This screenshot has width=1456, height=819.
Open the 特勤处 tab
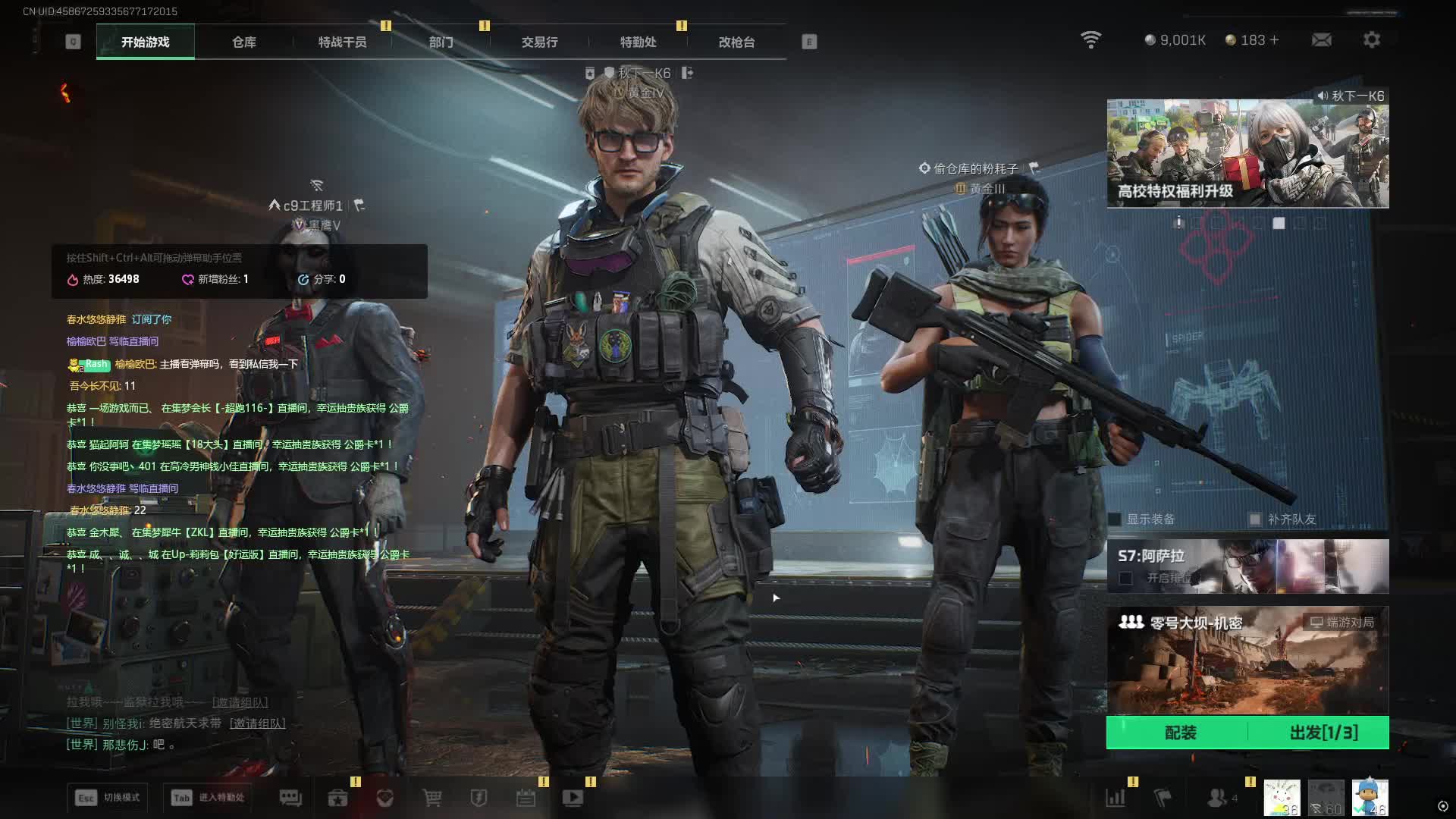coord(638,42)
